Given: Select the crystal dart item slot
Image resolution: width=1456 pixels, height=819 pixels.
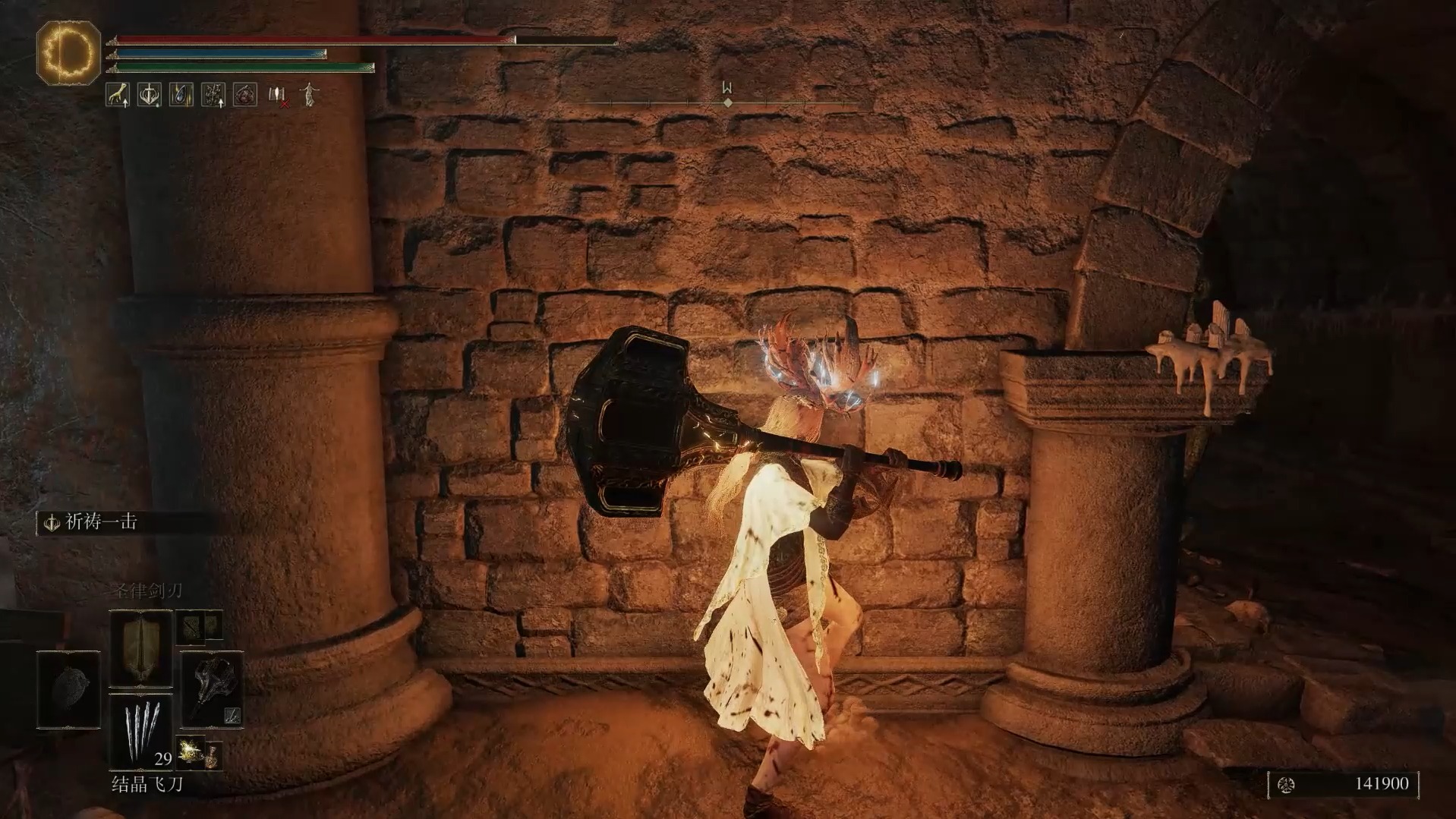Looking at the screenshot, I should (x=141, y=729).
